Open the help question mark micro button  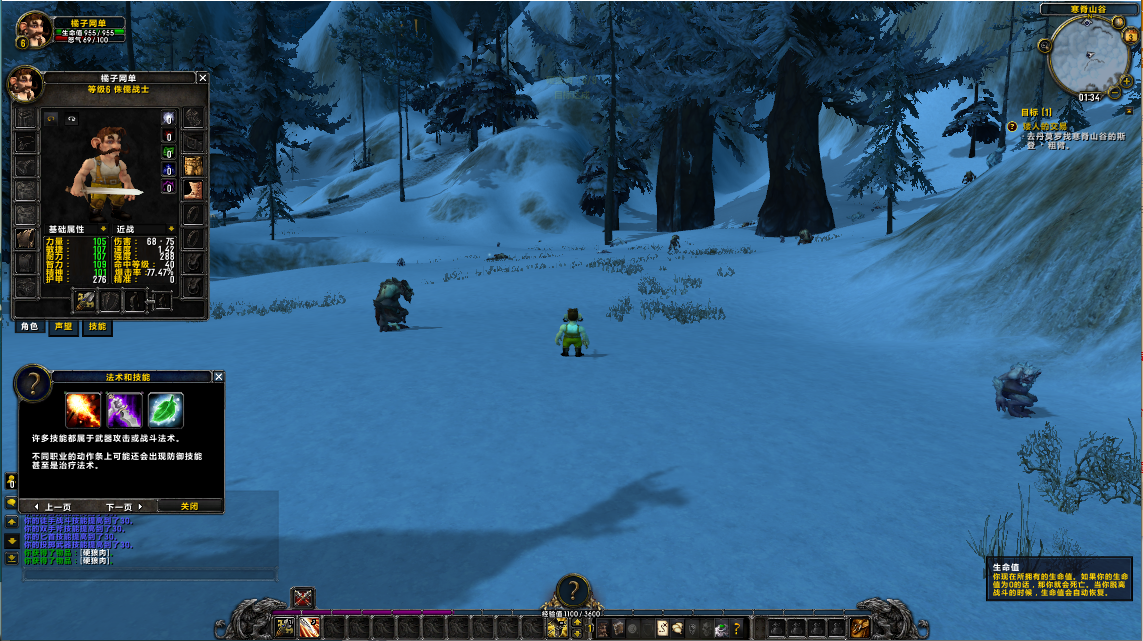pyautogui.click(x=737, y=628)
